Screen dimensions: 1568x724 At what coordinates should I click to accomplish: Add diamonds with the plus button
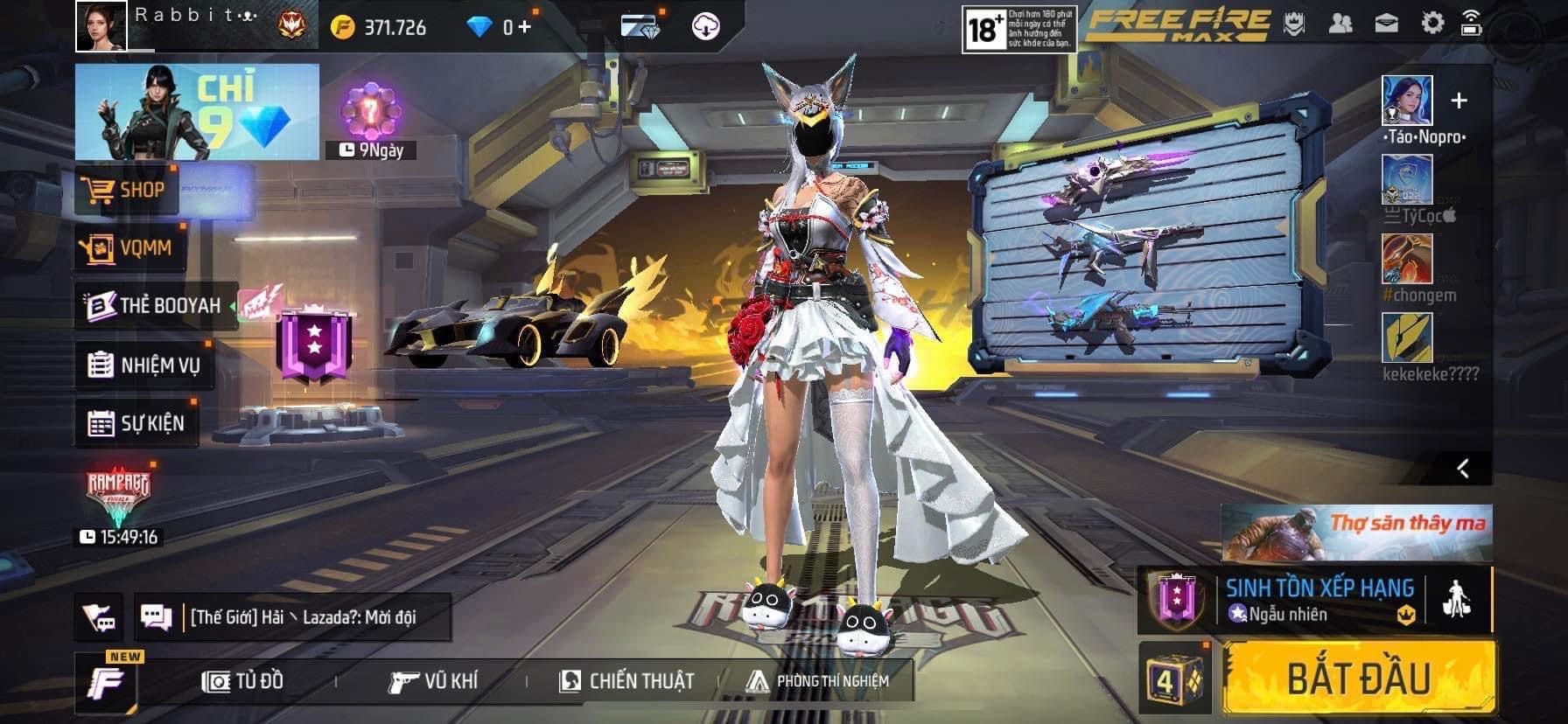click(x=524, y=27)
